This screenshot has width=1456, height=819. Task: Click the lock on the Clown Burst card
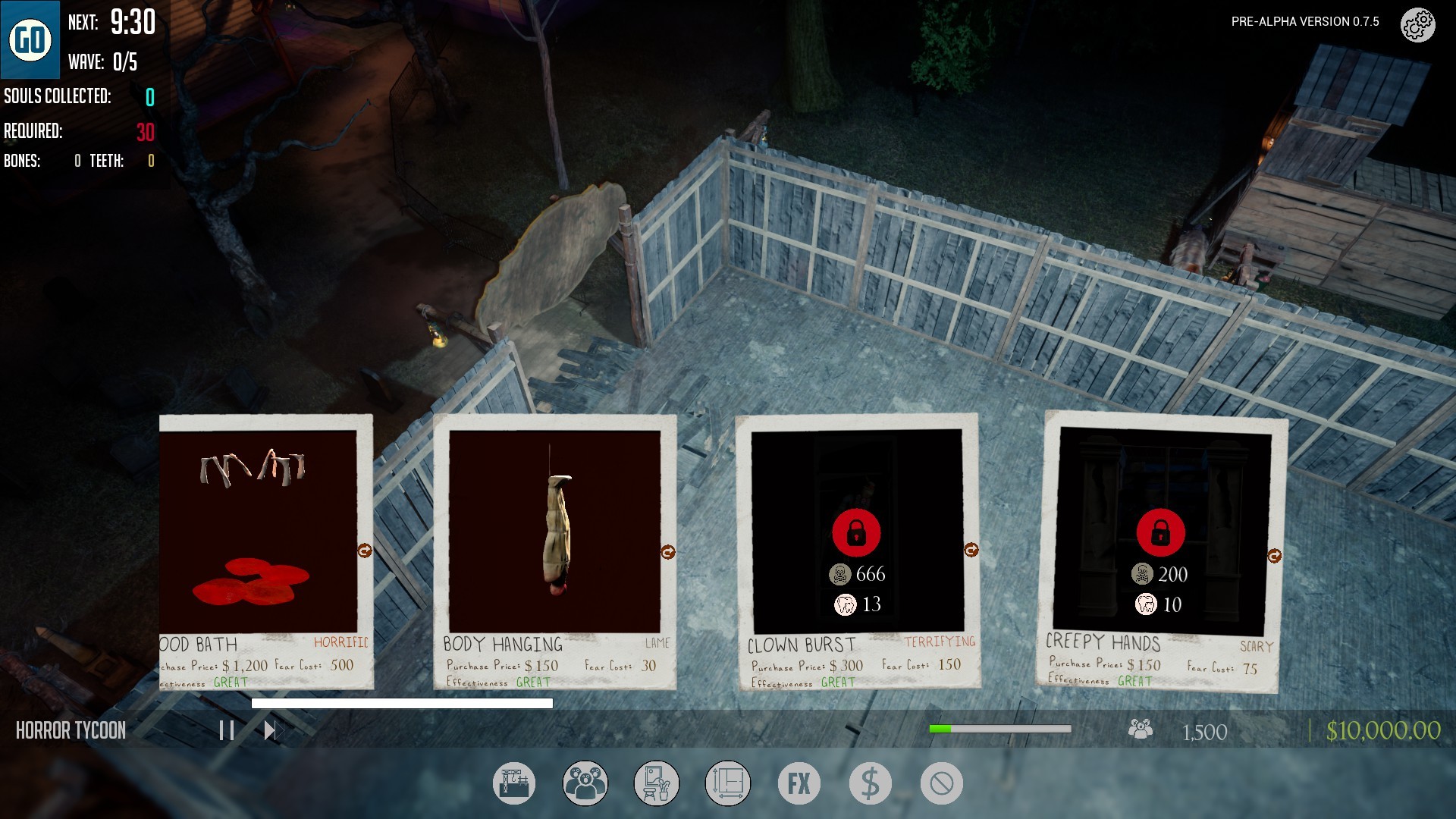857,533
